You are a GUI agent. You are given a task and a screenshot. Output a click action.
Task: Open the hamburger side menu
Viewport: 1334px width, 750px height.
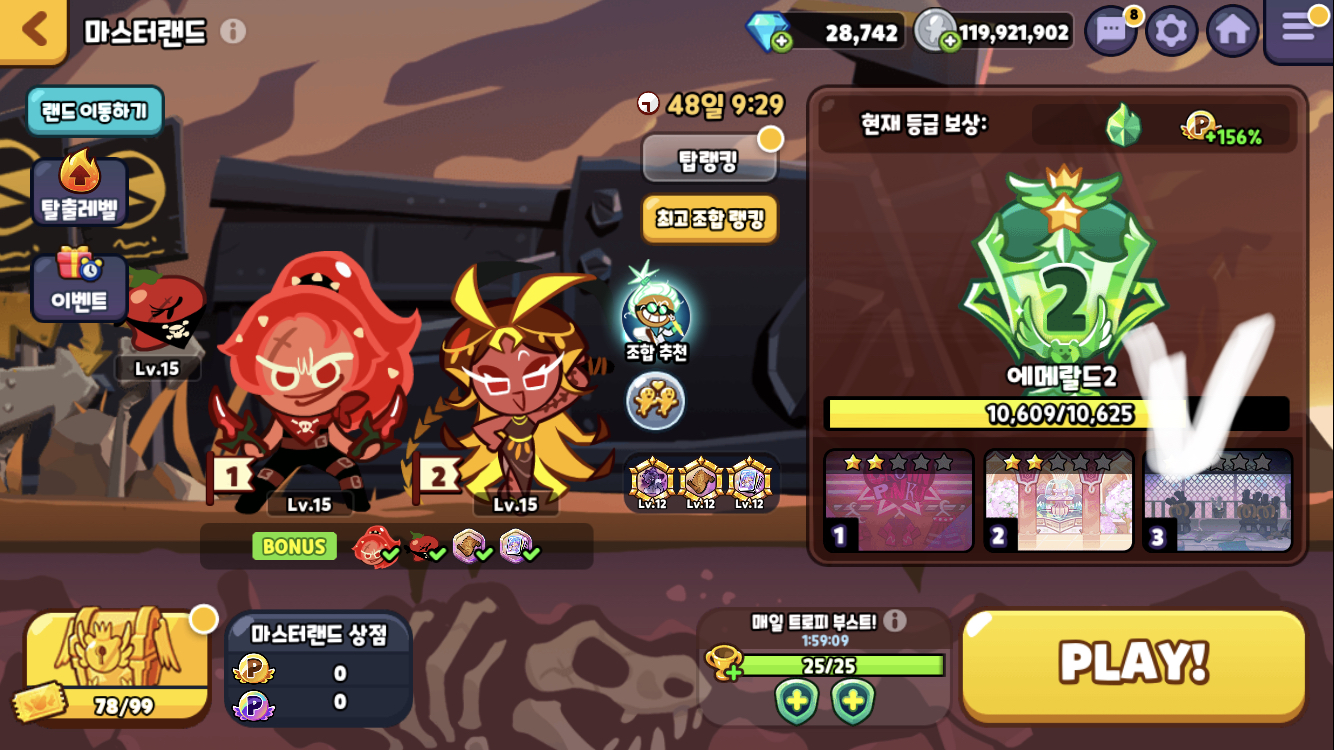pyautogui.click(x=1299, y=28)
